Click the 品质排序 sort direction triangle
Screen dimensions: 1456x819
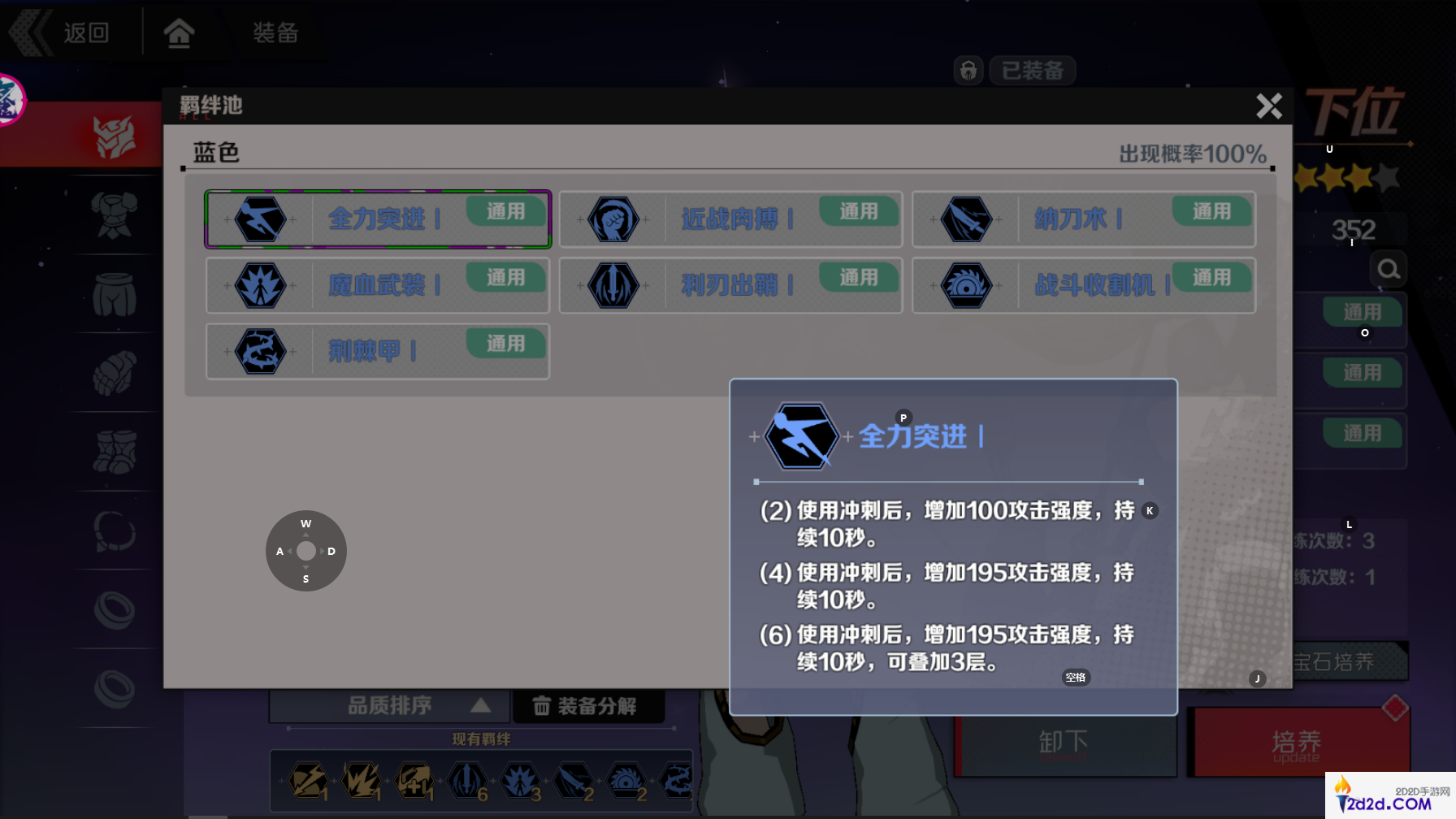point(481,705)
